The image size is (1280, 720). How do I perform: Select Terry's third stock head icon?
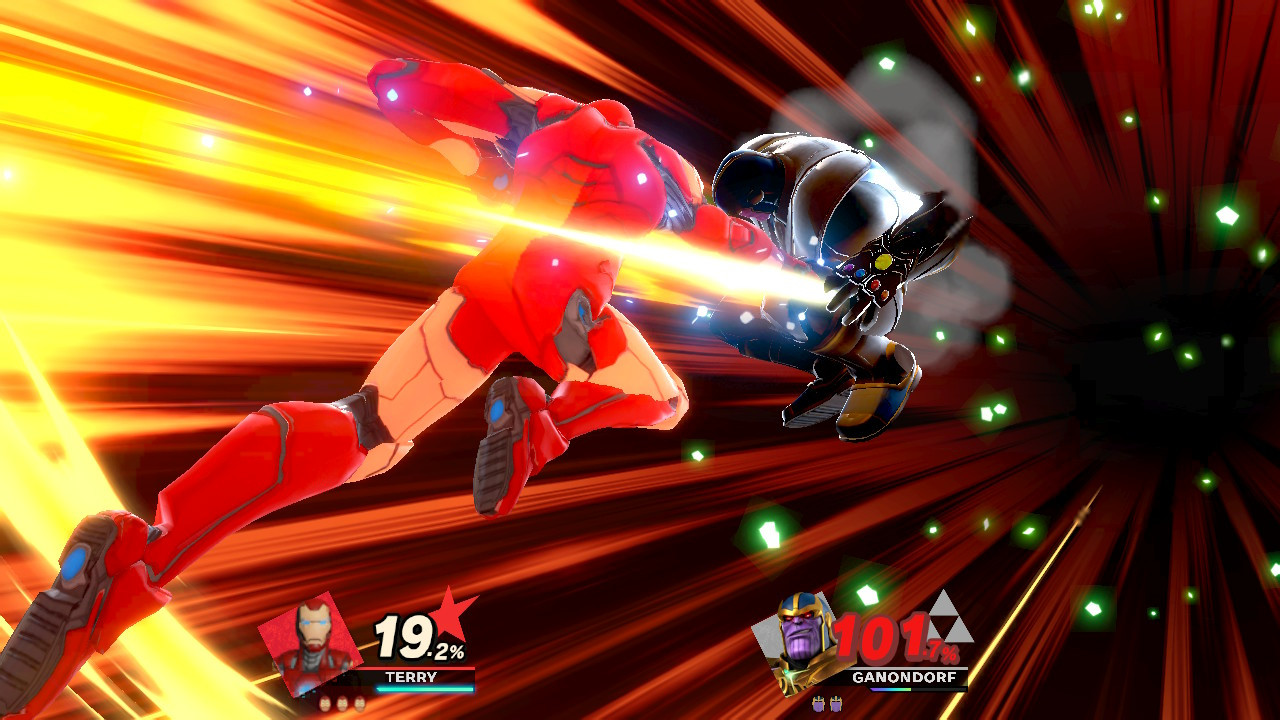360,703
